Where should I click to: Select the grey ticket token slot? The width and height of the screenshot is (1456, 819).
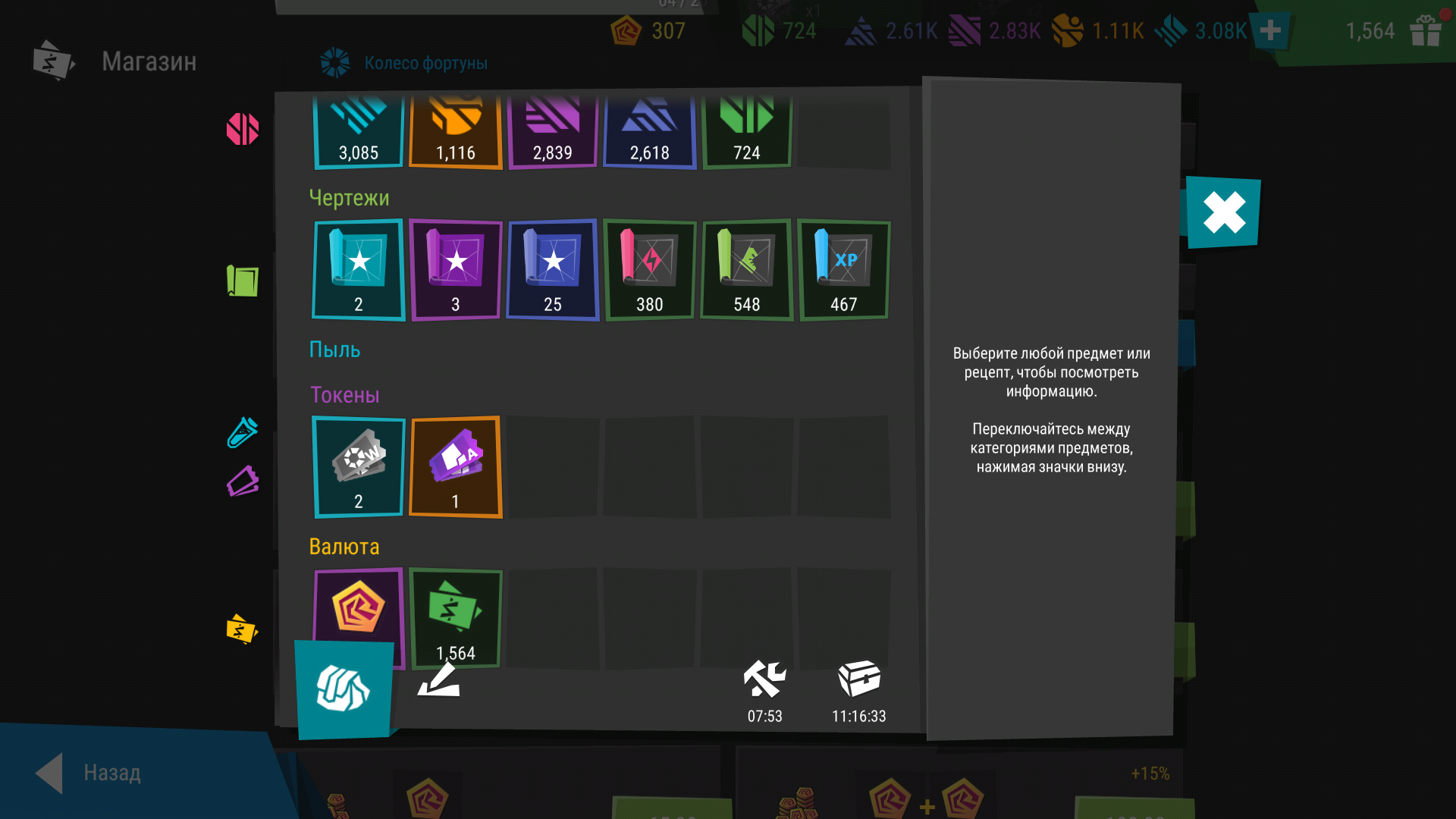(359, 467)
